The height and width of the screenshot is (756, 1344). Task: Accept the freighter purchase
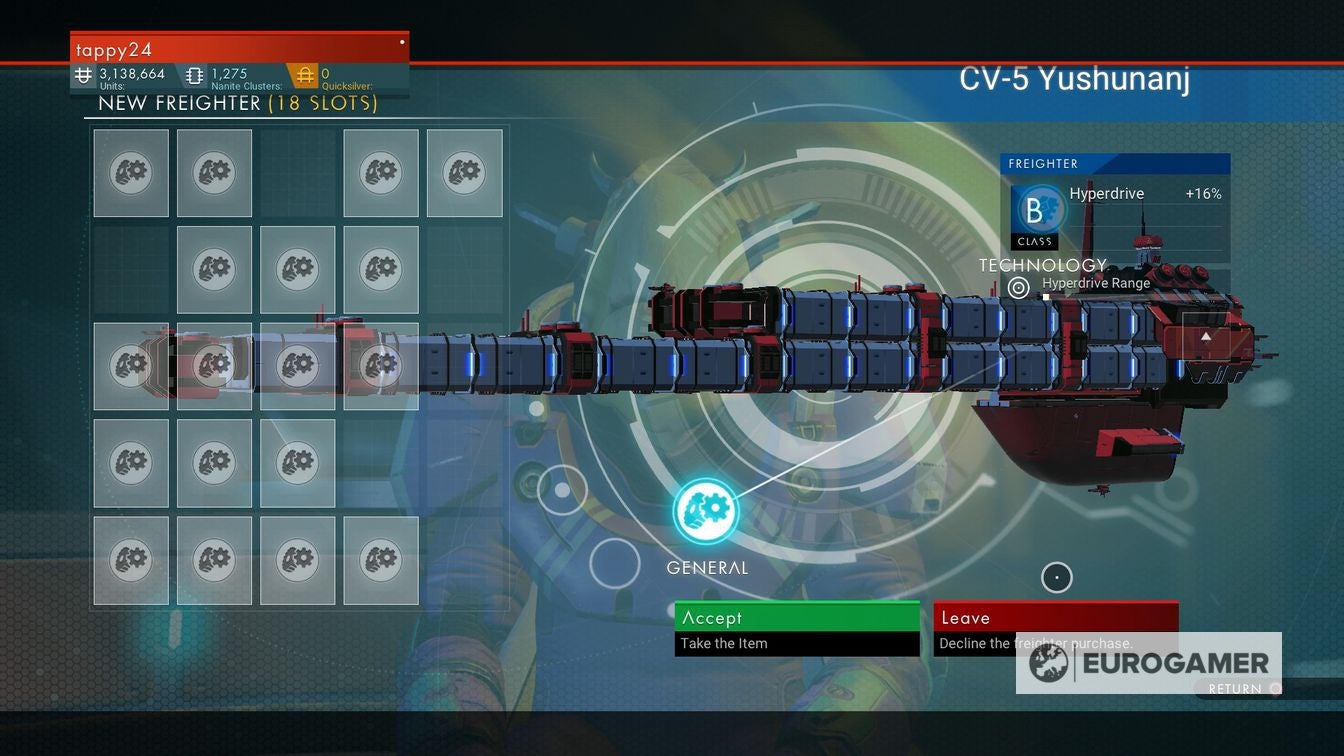click(796, 617)
